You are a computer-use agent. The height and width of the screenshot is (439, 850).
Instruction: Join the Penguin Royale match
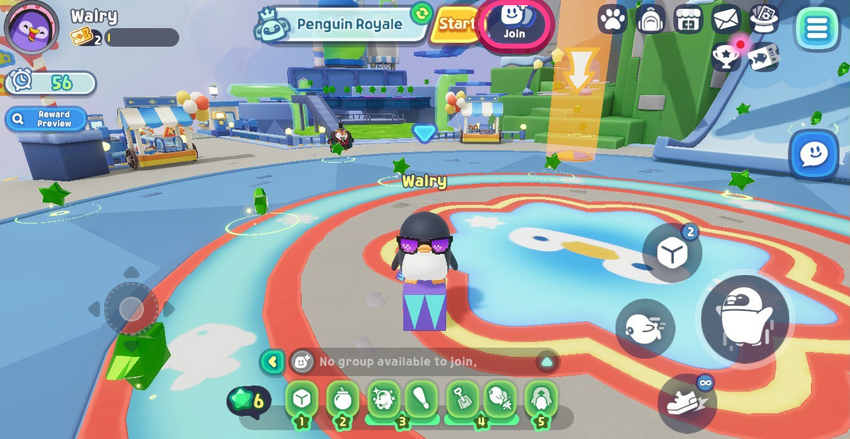pyautogui.click(x=515, y=22)
